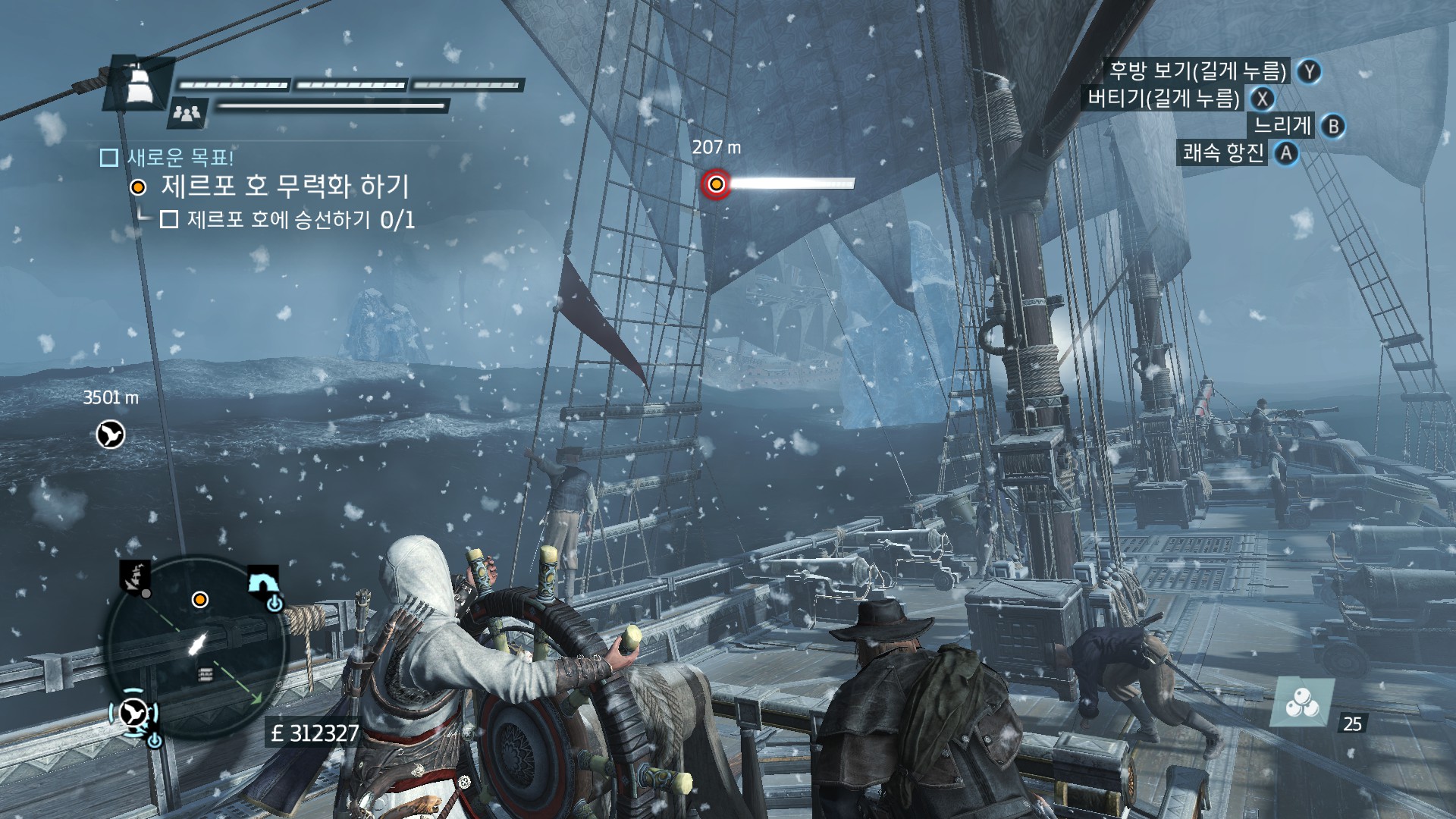Select the eagle waypoint marker at 3501 m
The height and width of the screenshot is (819, 1456).
(x=111, y=435)
